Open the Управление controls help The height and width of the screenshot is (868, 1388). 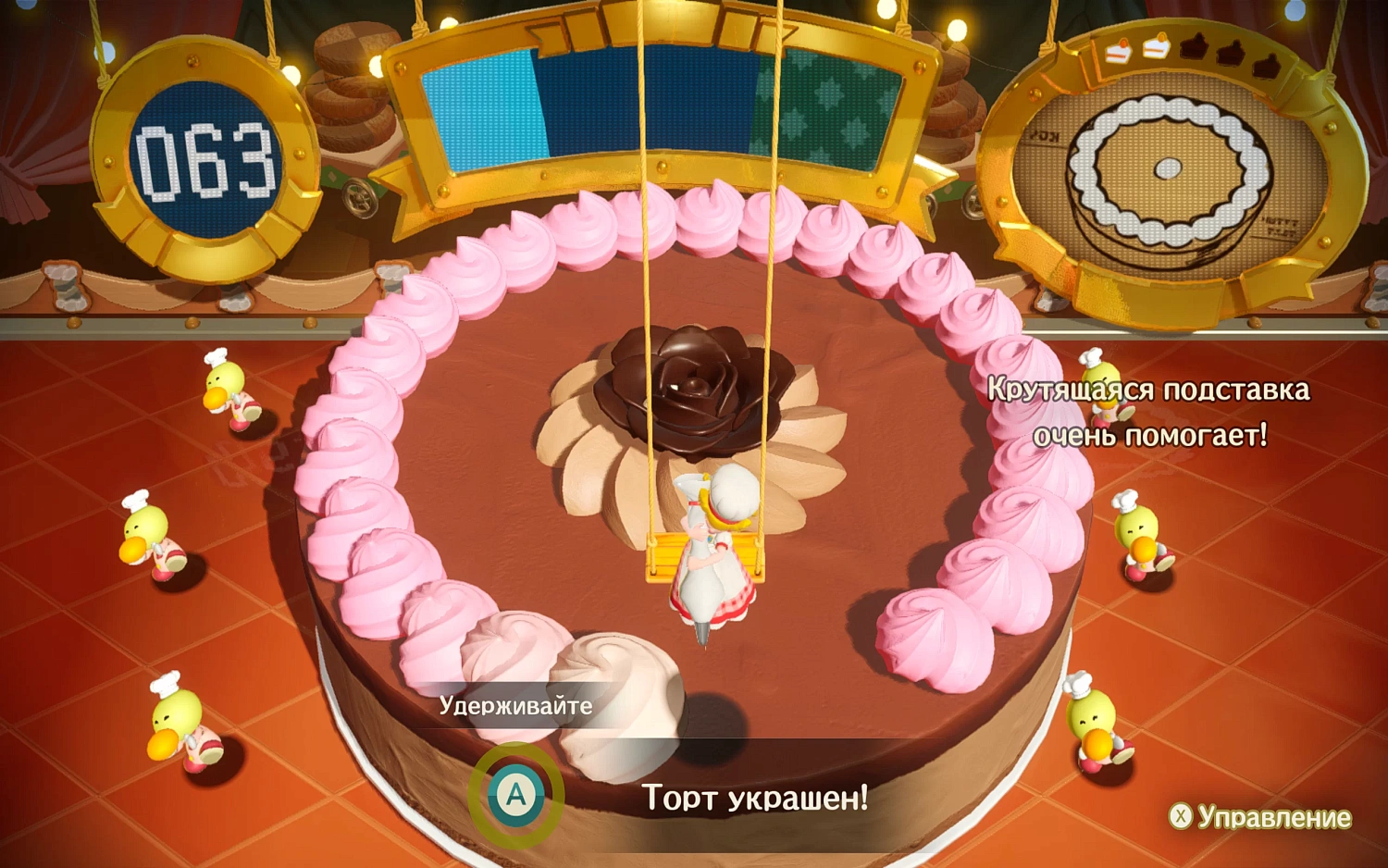click(x=1260, y=817)
